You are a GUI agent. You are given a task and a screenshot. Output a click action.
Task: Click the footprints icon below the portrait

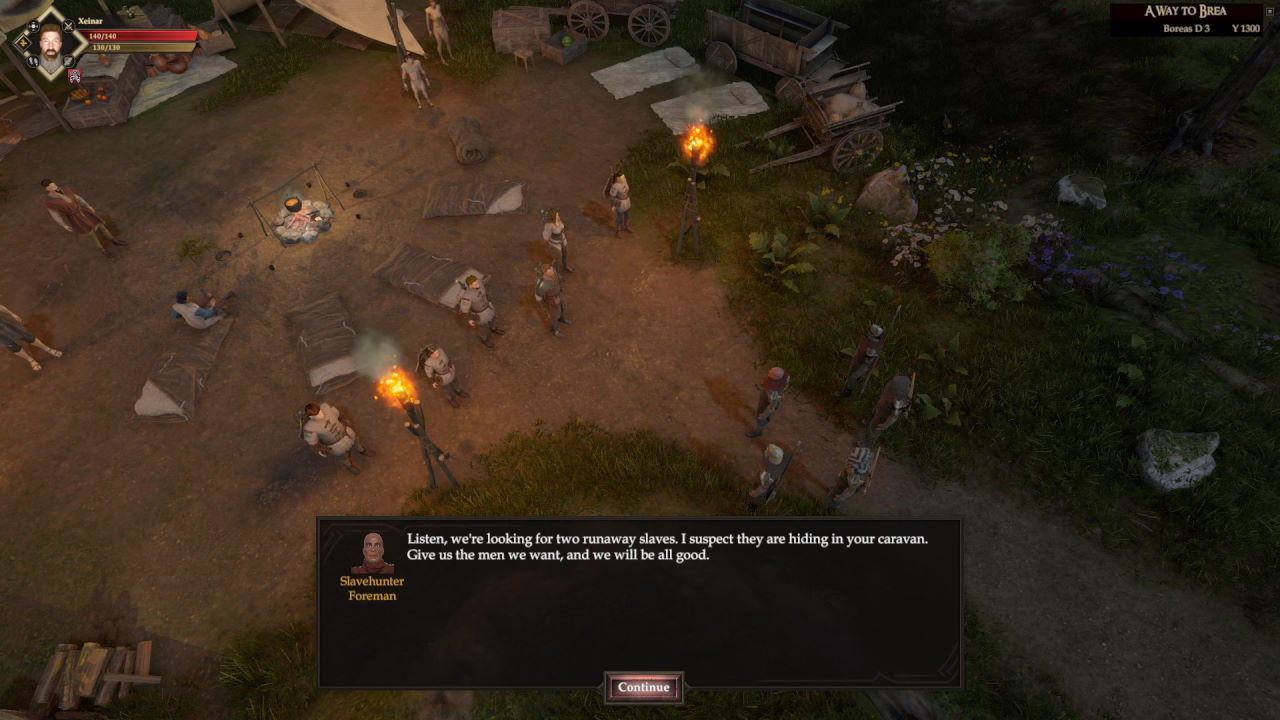coord(33,61)
